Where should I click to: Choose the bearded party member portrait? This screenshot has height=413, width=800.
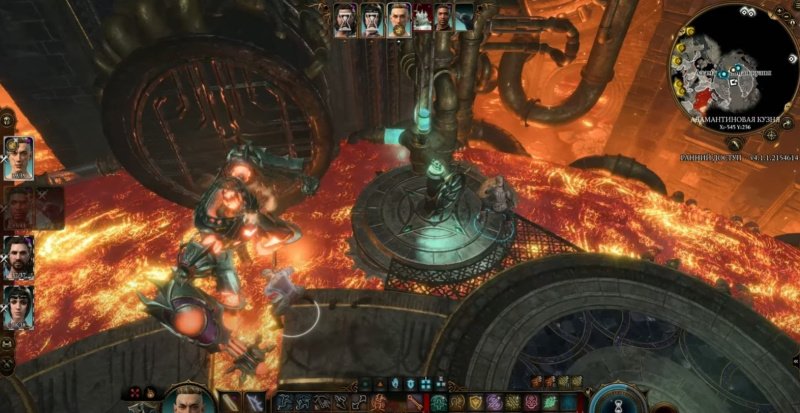point(21,254)
